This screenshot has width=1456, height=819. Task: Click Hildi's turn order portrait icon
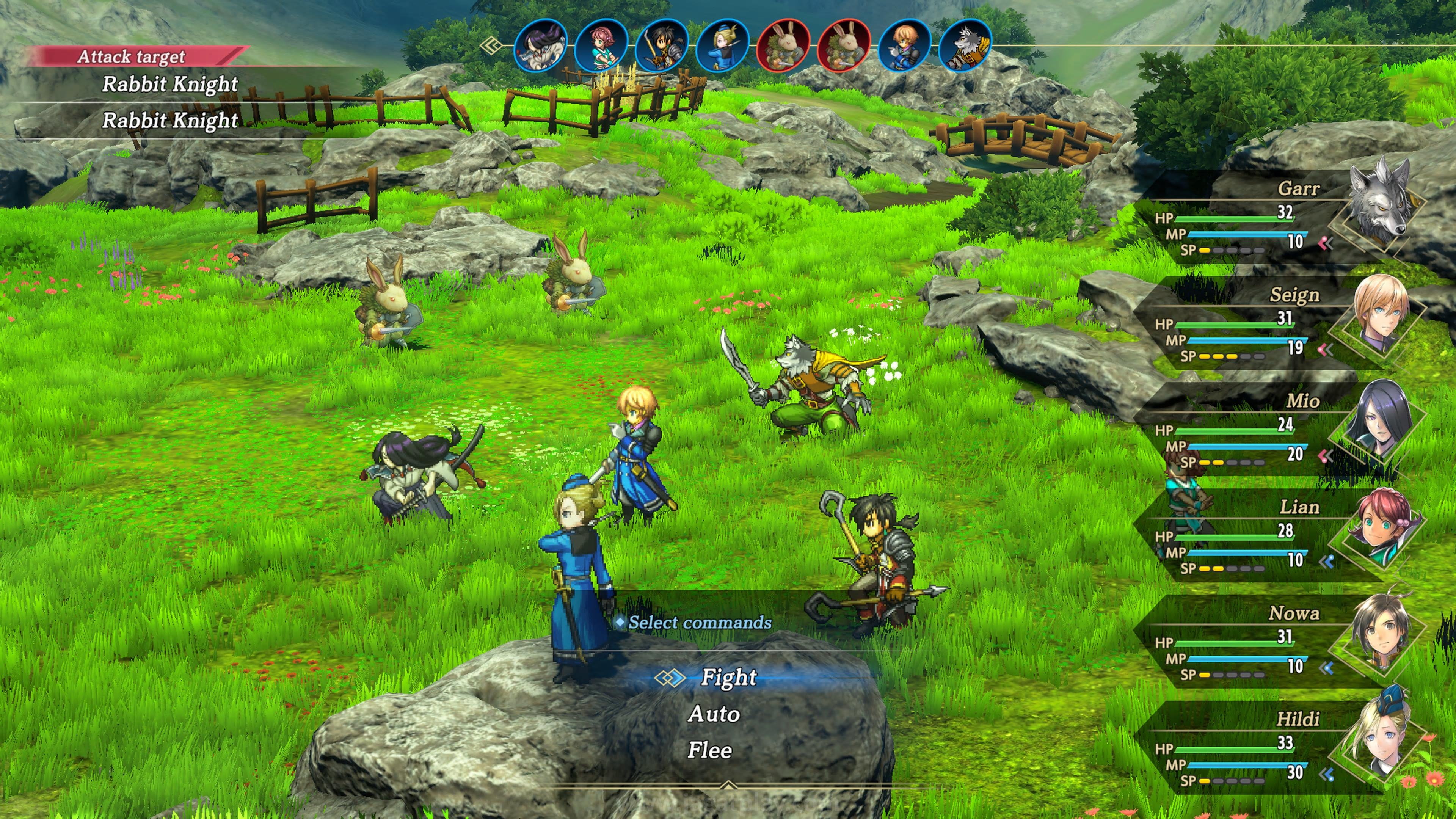(722, 45)
